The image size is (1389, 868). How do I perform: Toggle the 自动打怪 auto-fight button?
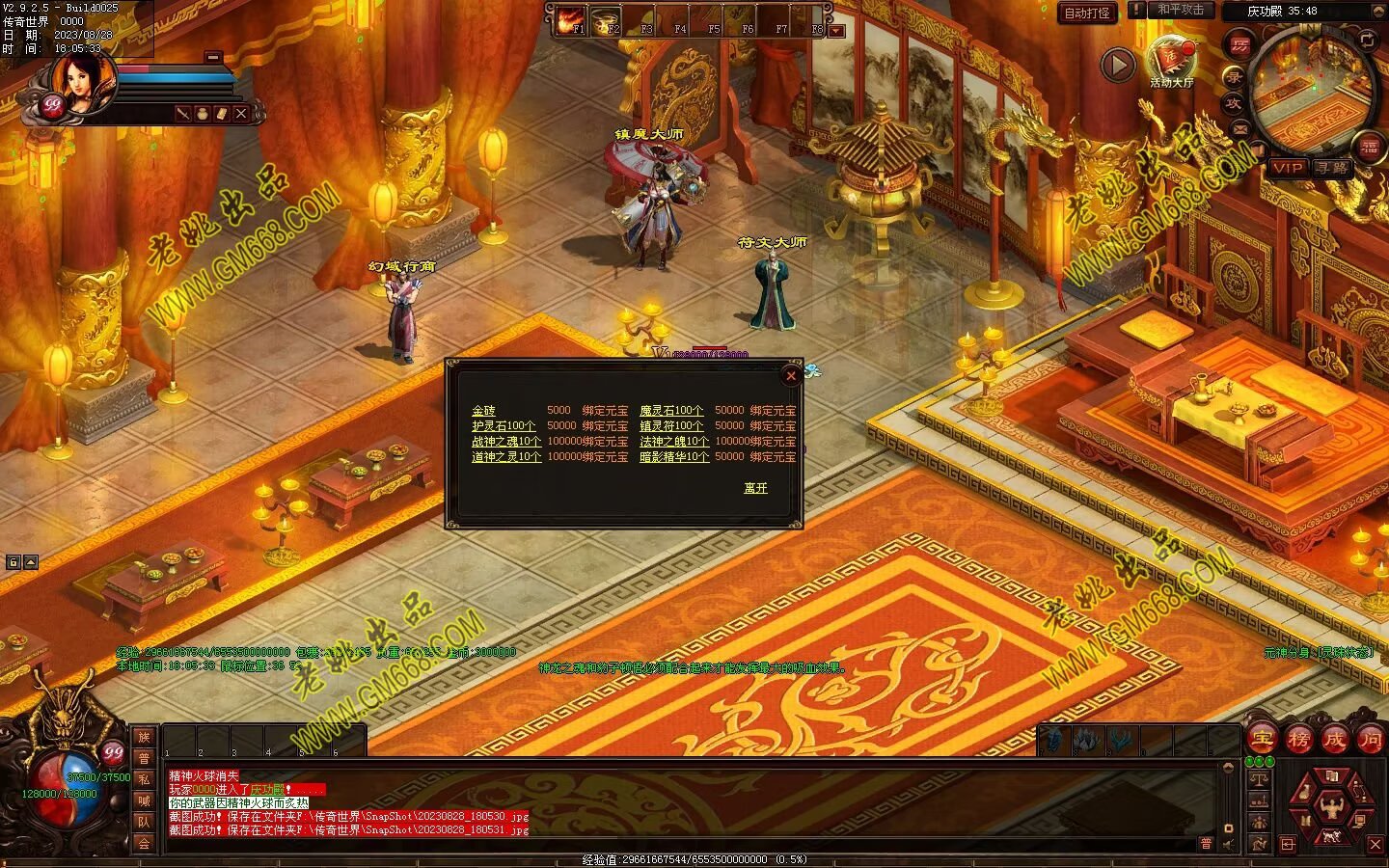click(1087, 14)
